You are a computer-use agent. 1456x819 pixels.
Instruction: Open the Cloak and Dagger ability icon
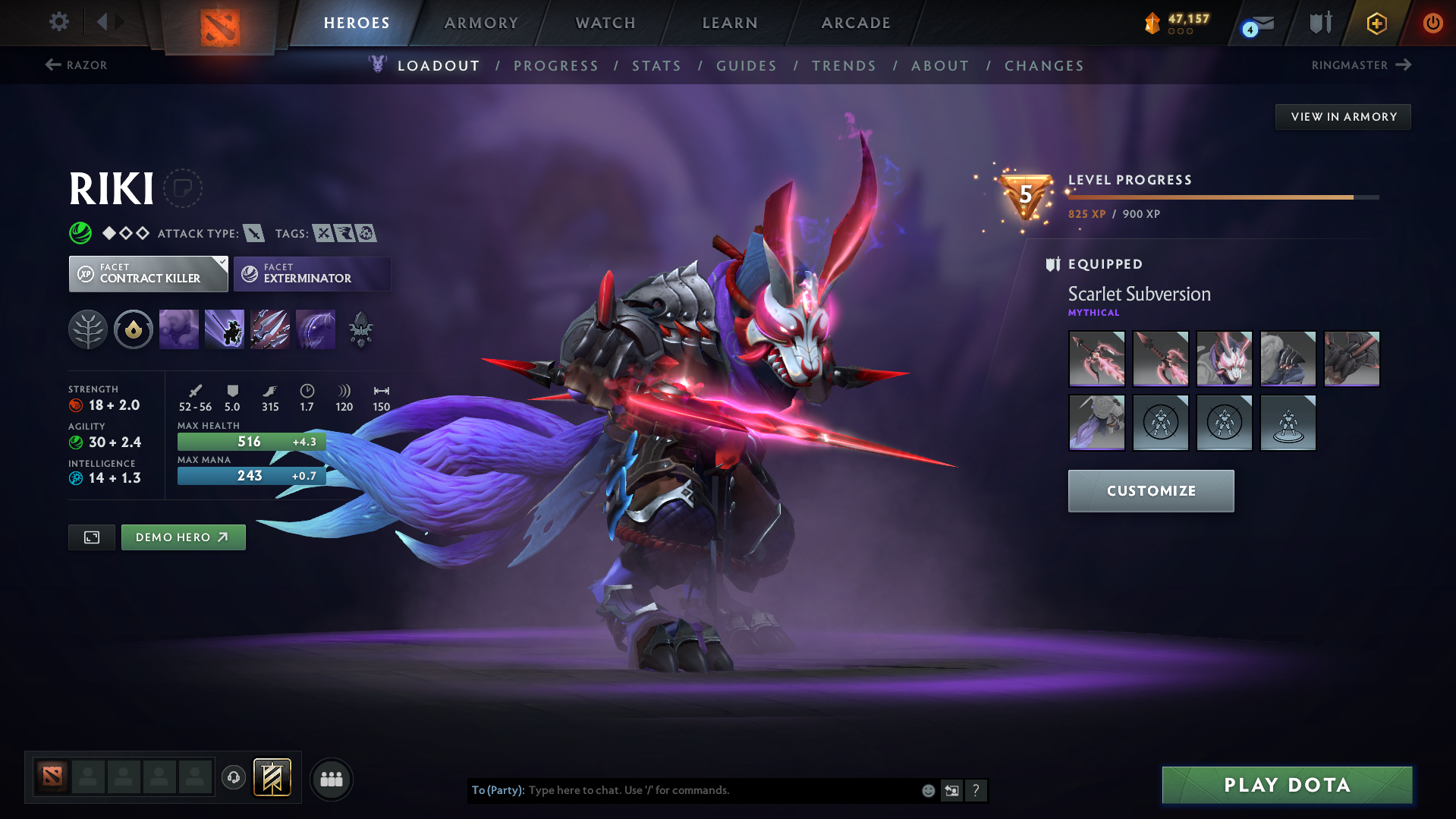316,329
